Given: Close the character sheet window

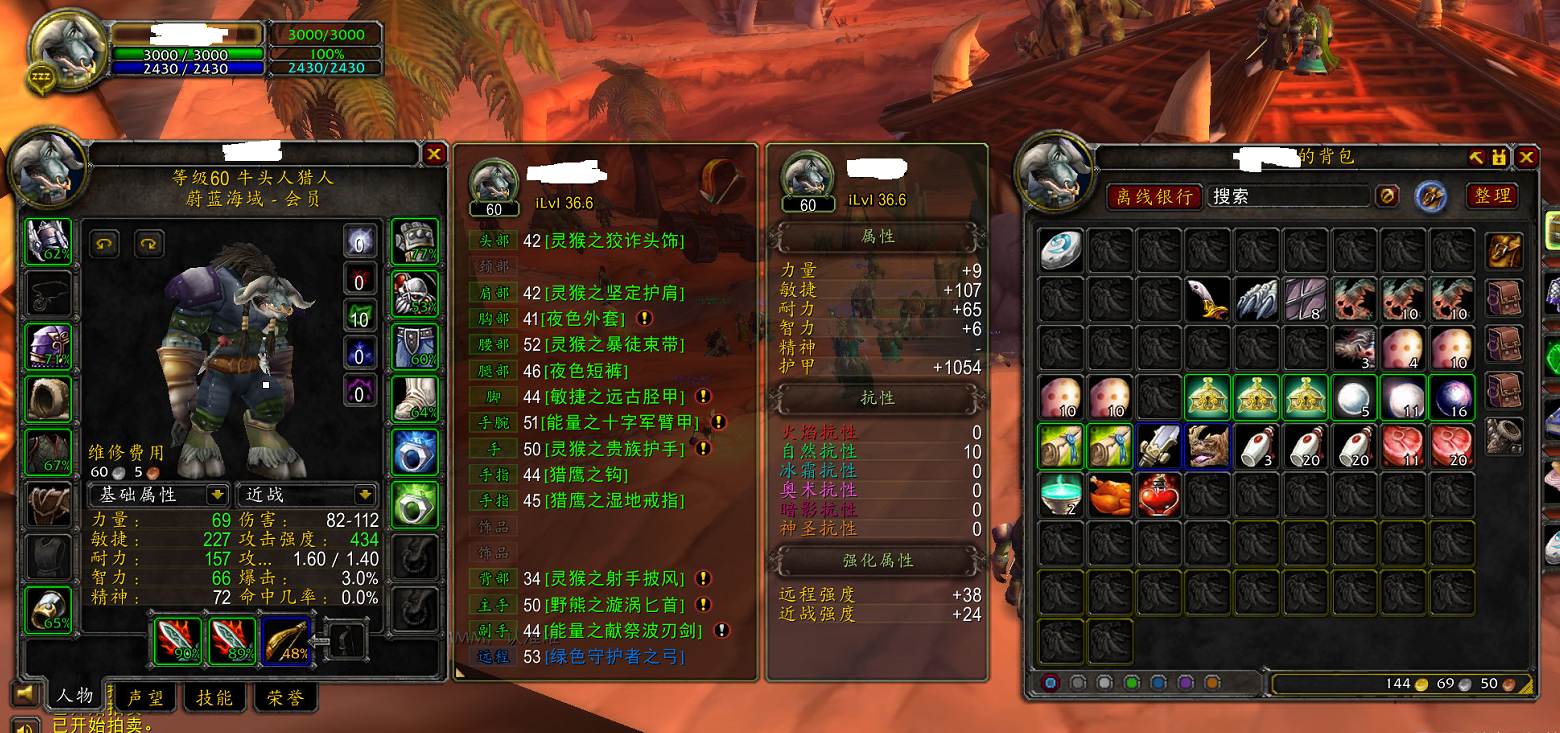Looking at the screenshot, I should tap(434, 154).
